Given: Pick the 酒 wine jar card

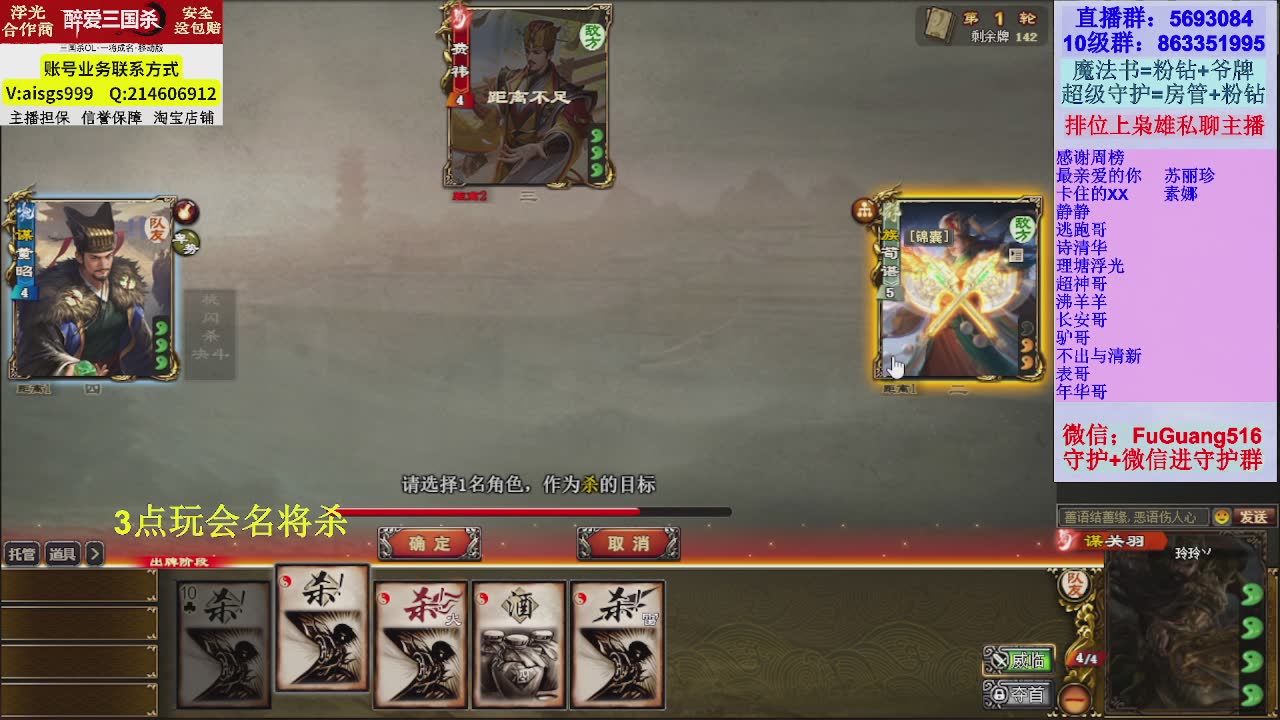Looking at the screenshot, I should pos(518,645).
